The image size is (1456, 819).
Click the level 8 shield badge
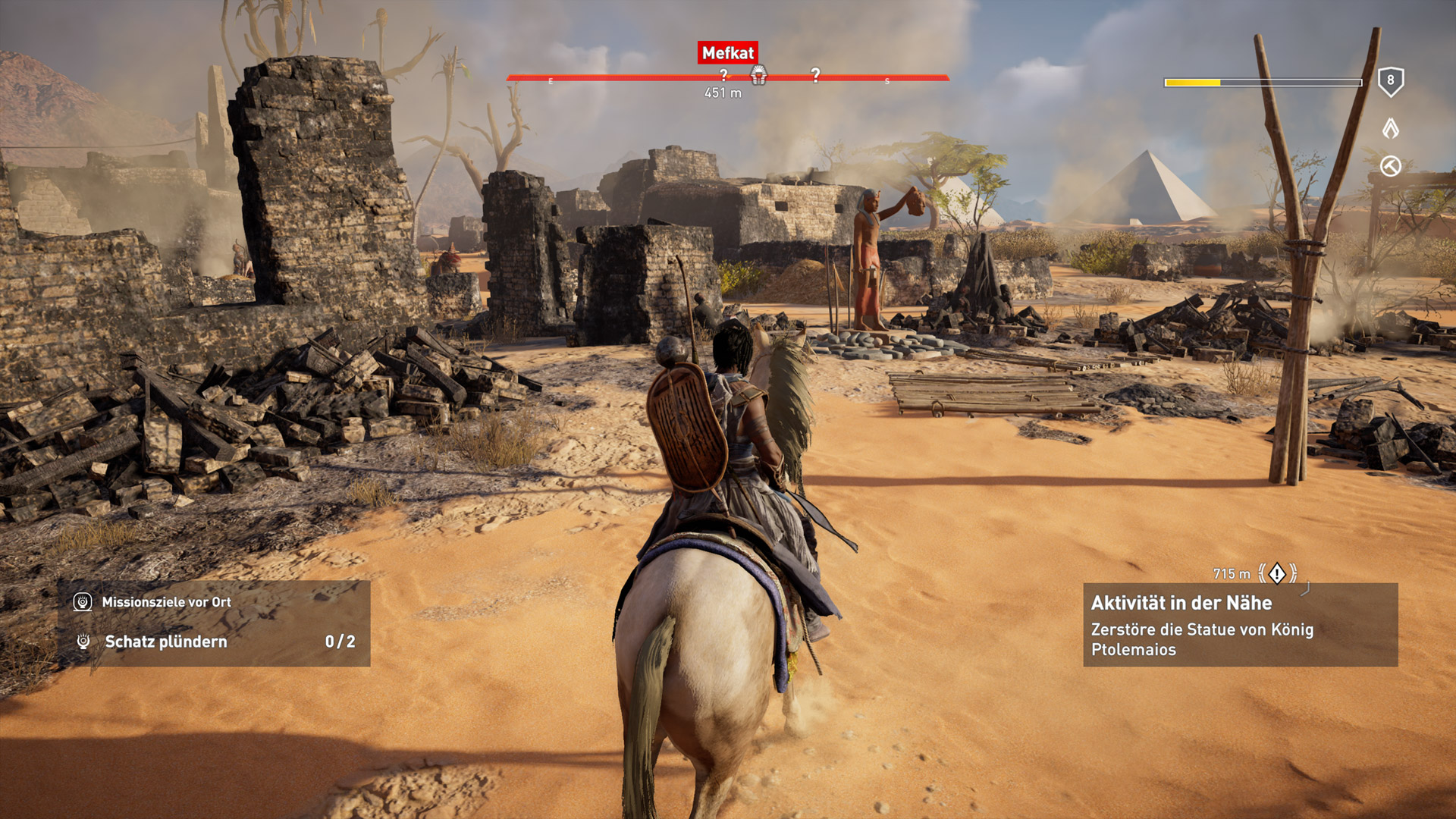(1390, 81)
